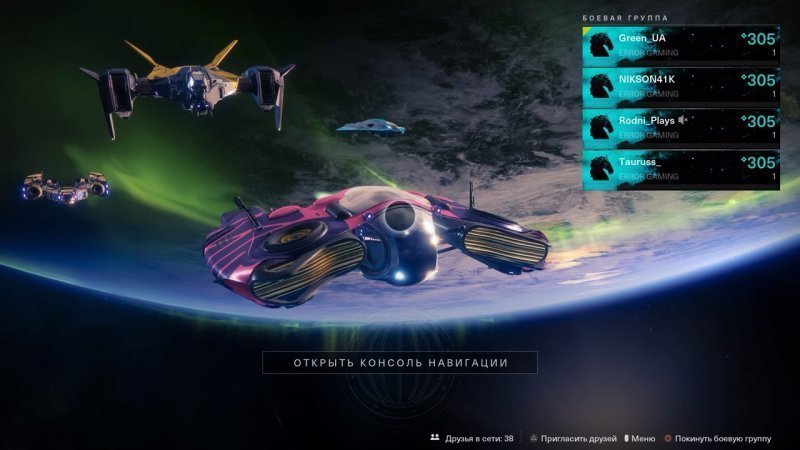This screenshot has height=450, width=800.
Task: Choose Rodni_Plays in the fireteam roster
Action: pyautogui.click(x=680, y=127)
